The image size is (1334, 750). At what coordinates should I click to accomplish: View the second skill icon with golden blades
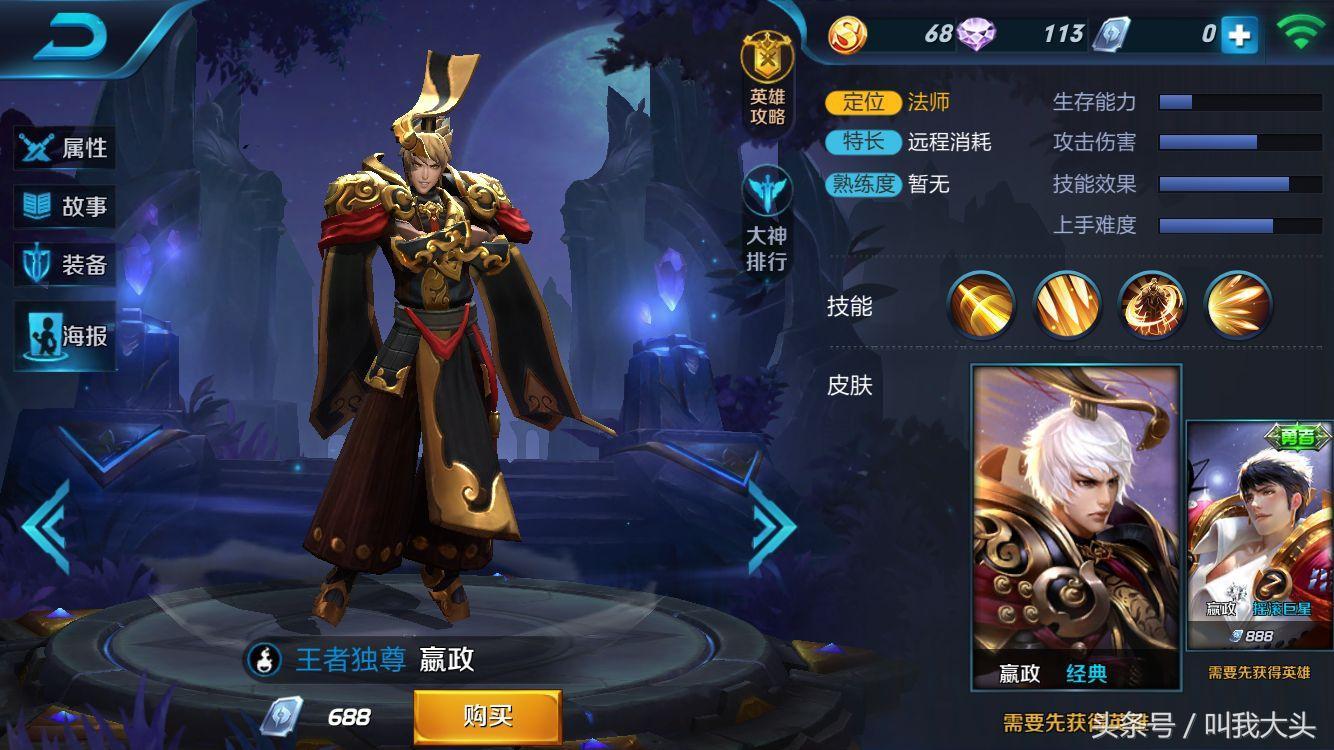point(1067,304)
